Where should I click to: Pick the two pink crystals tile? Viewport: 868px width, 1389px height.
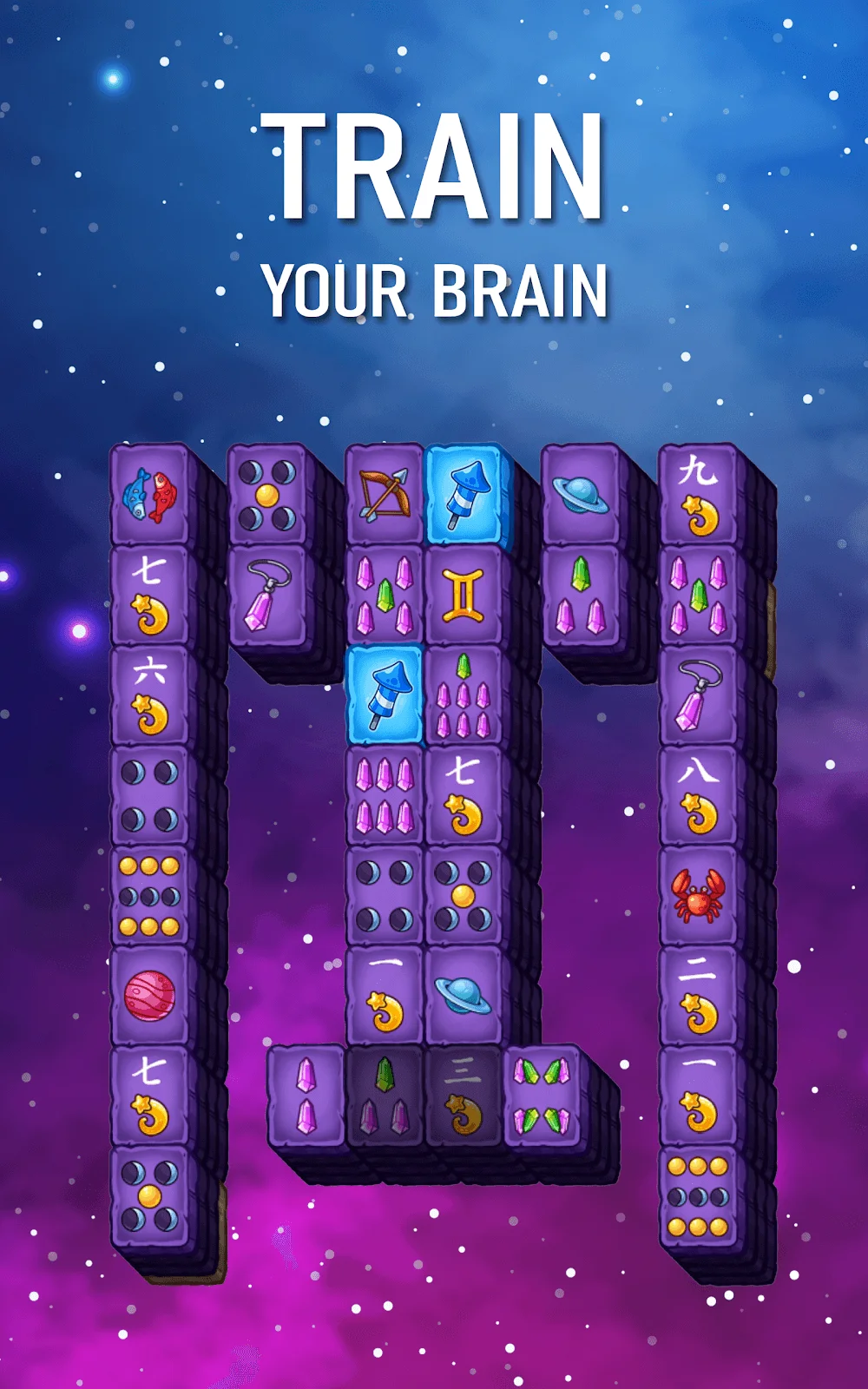click(306, 1096)
